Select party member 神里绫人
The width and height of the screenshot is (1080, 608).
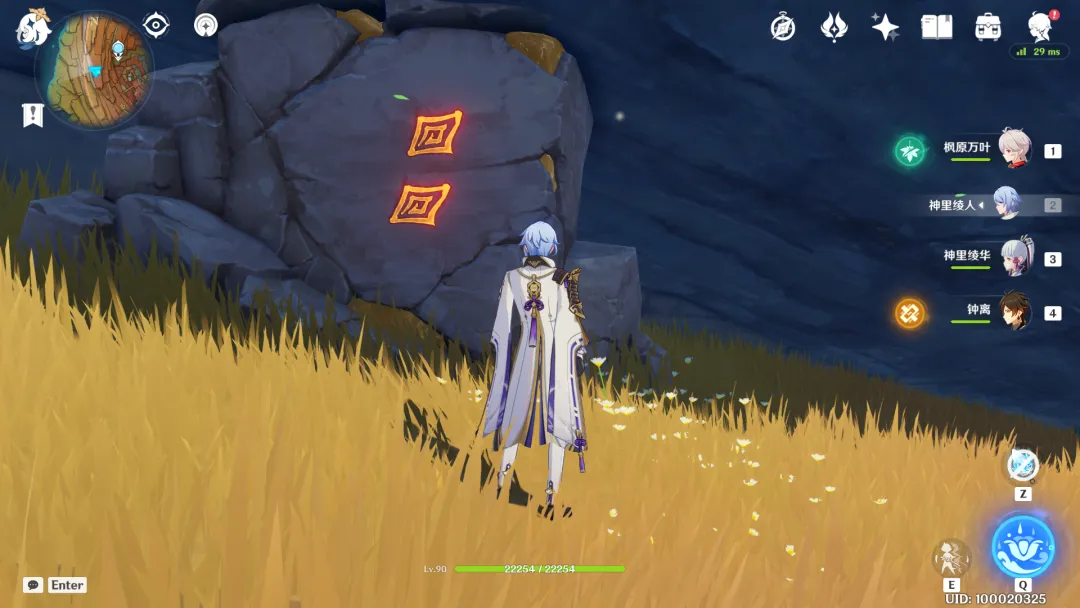click(1006, 204)
